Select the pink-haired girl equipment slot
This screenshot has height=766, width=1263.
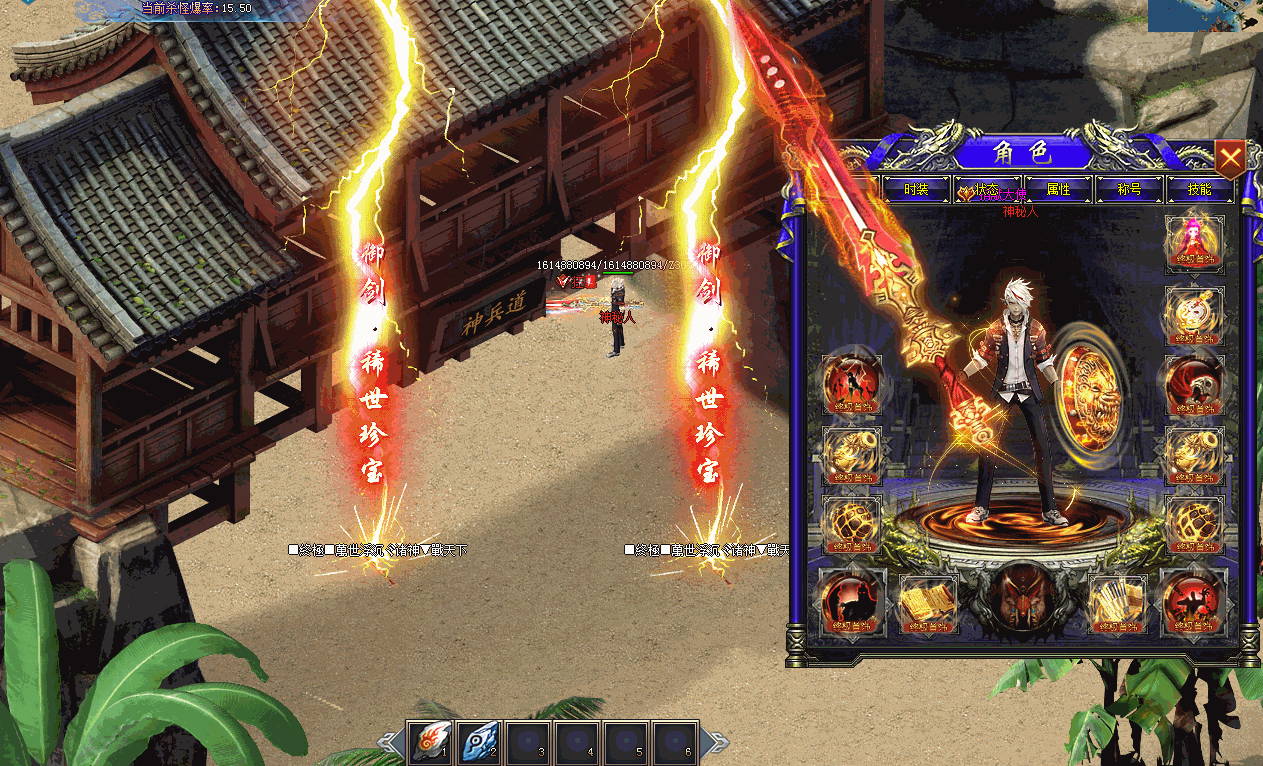(x=1195, y=245)
